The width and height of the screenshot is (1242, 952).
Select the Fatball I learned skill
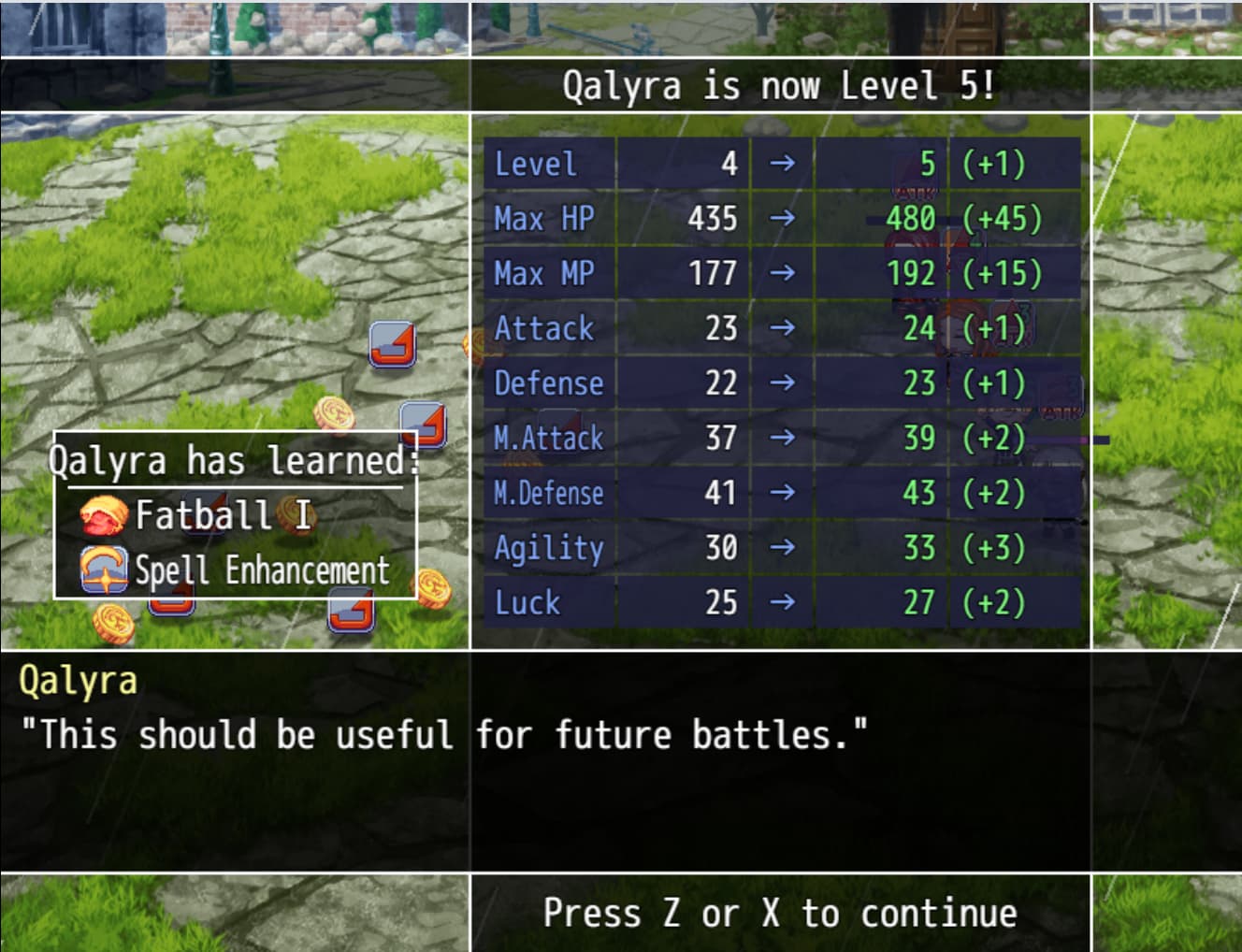(x=223, y=515)
